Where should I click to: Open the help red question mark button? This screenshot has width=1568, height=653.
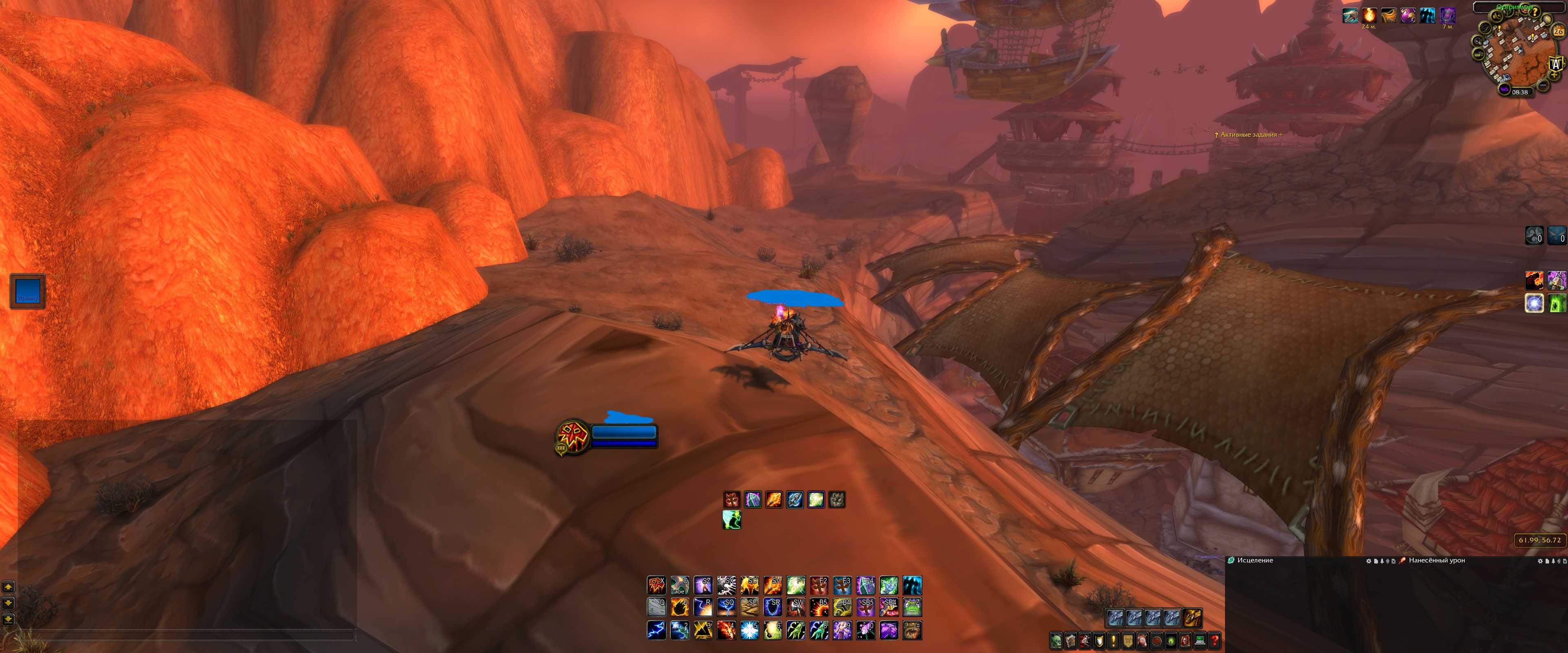[1214, 641]
